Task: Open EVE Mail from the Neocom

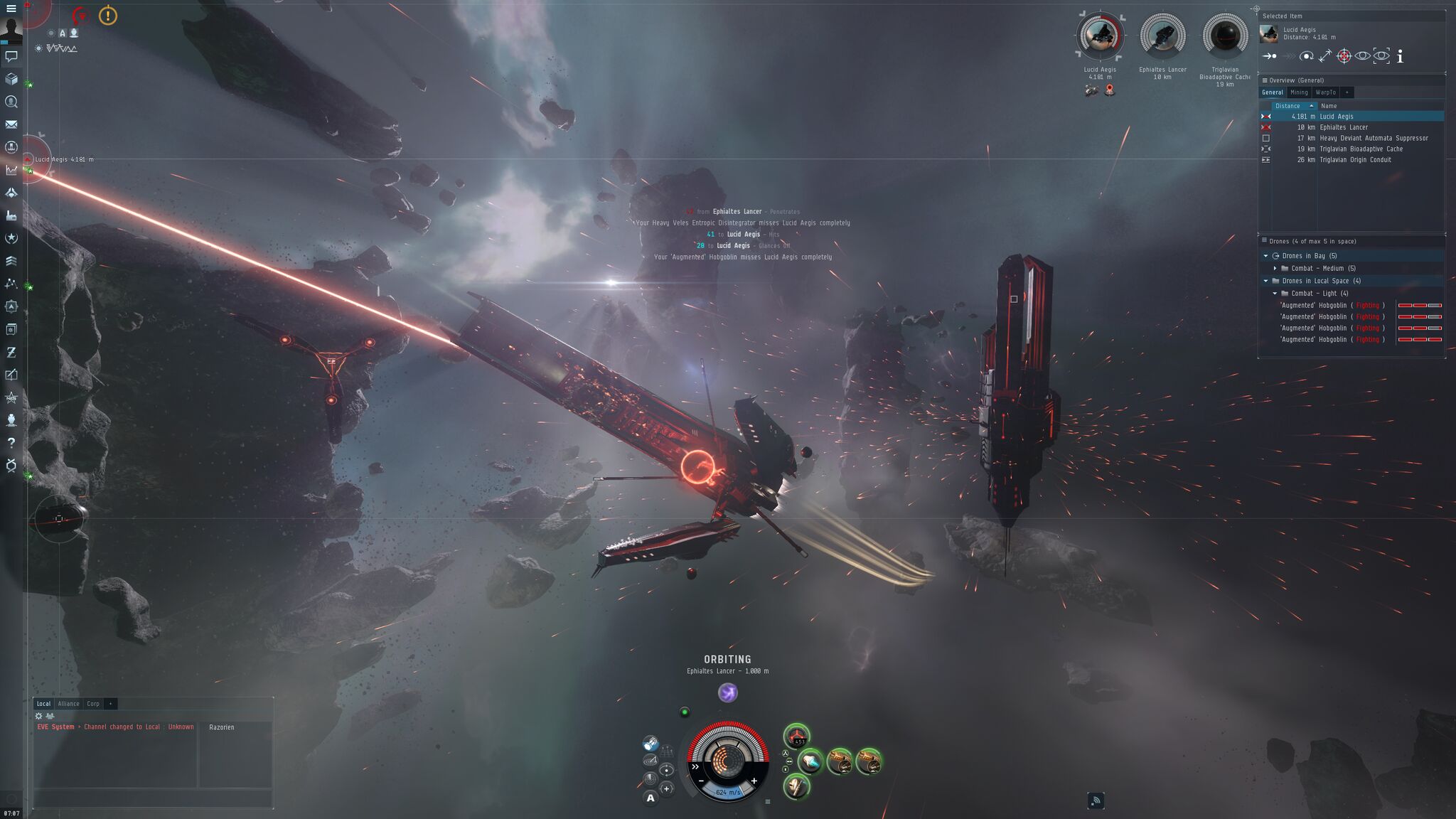Action: (10, 124)
